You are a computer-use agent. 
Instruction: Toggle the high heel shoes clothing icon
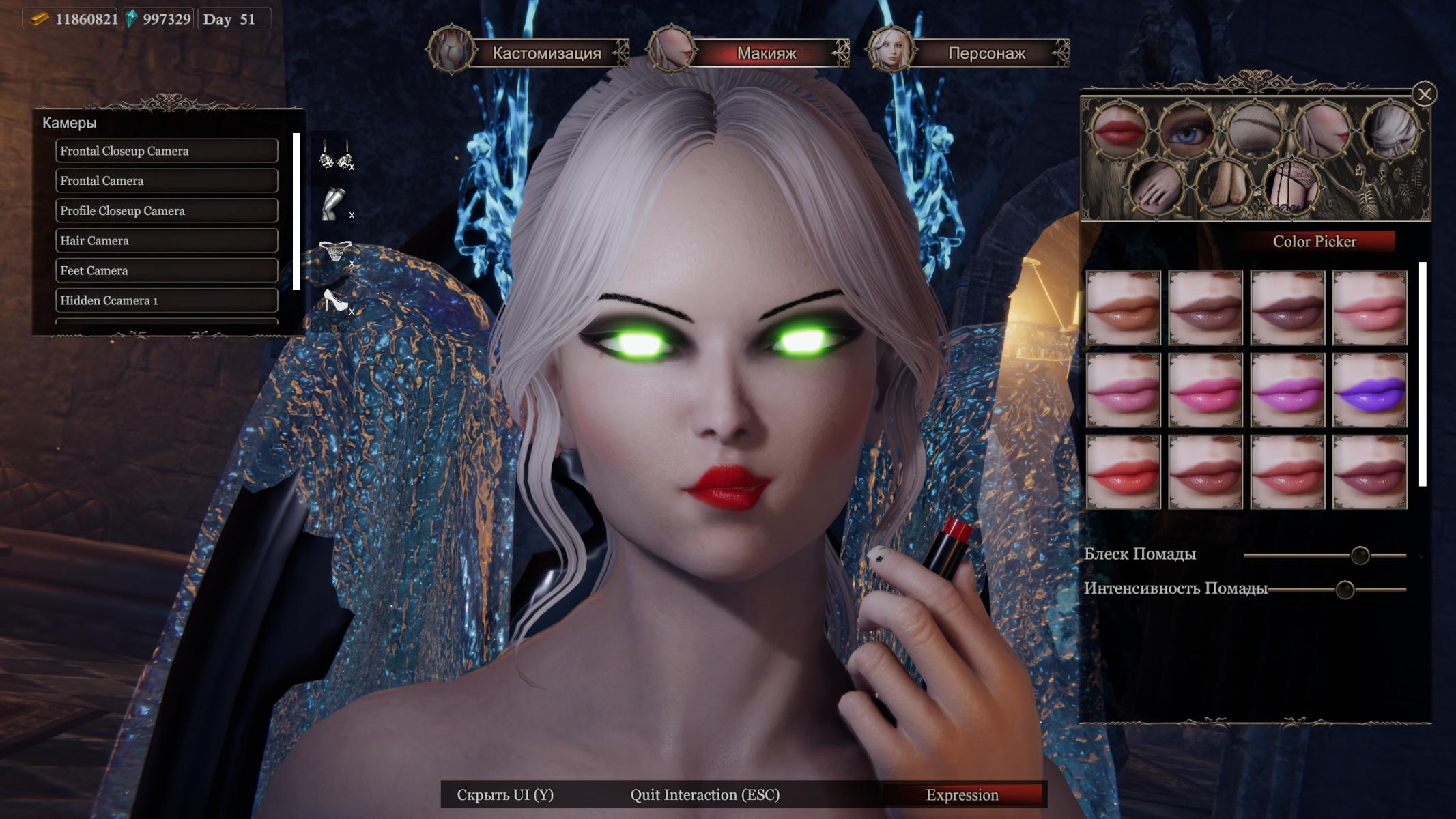[x=335, y=300]
